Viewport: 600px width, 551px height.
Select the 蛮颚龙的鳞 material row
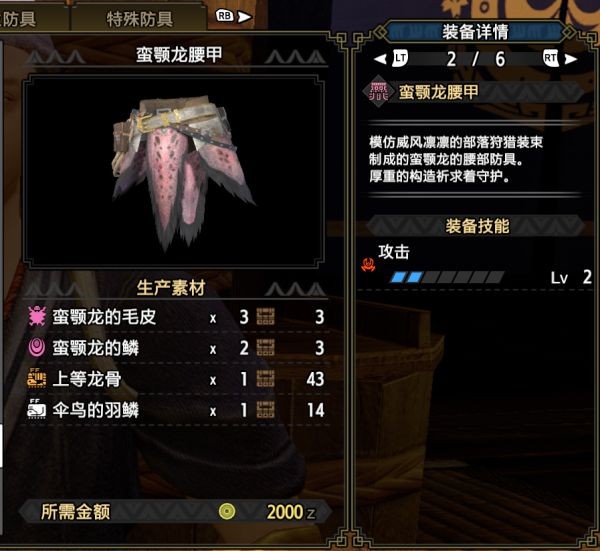click(175, 348)
